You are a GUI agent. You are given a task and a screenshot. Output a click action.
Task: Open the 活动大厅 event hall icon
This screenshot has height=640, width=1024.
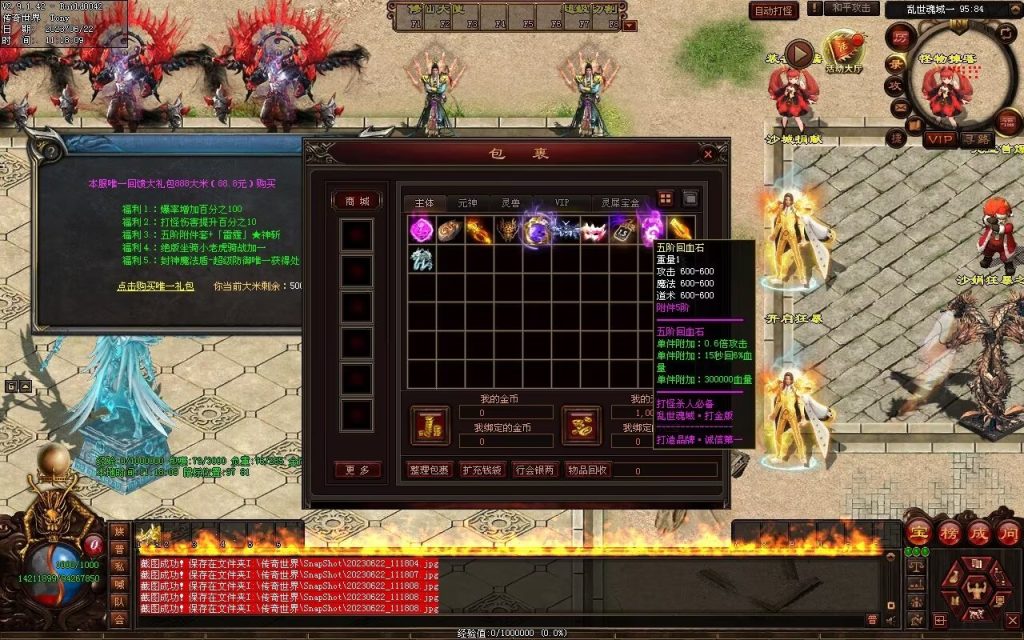click(841, 52)
